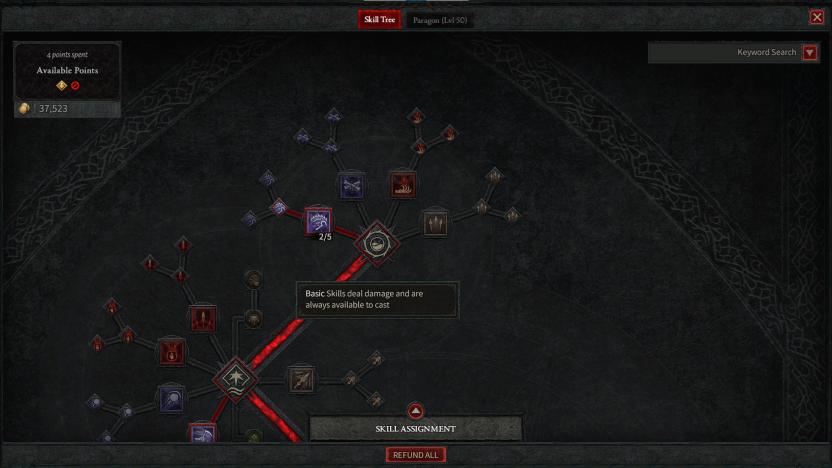Switch to the Paragon tab

click(441, 20)
